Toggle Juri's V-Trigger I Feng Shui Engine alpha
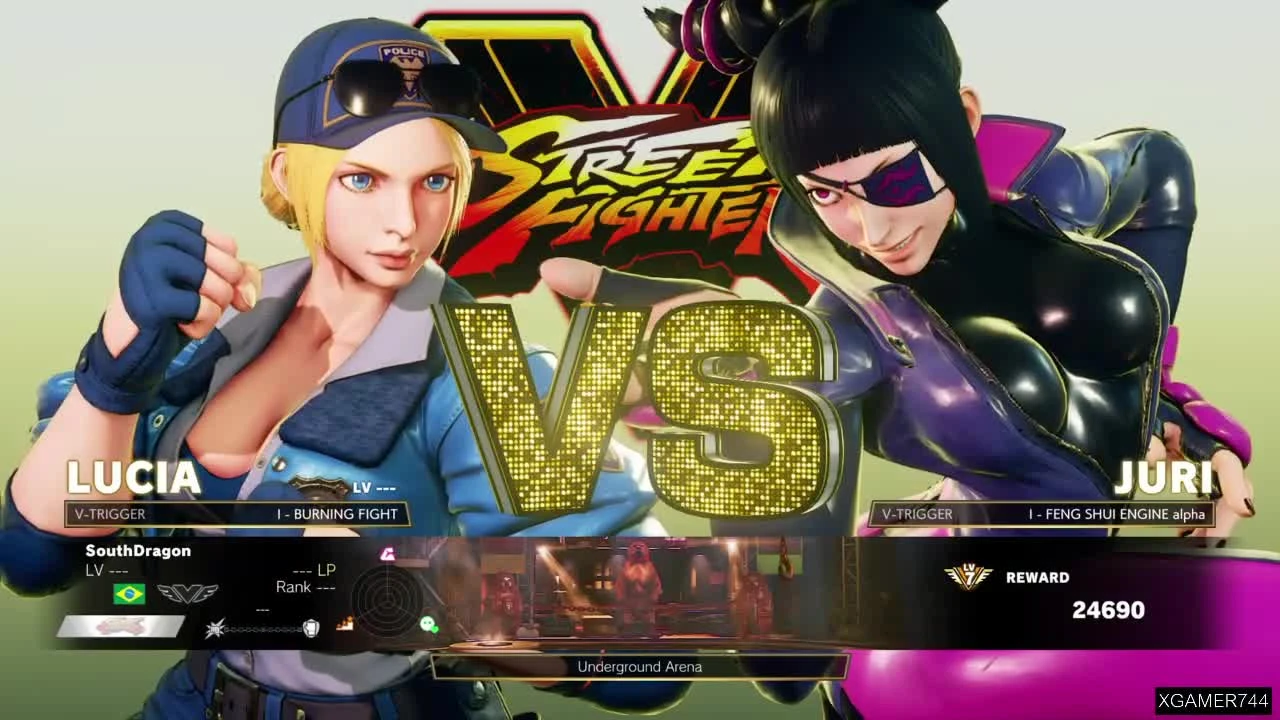The image size is (1280, 720). 1043,514
